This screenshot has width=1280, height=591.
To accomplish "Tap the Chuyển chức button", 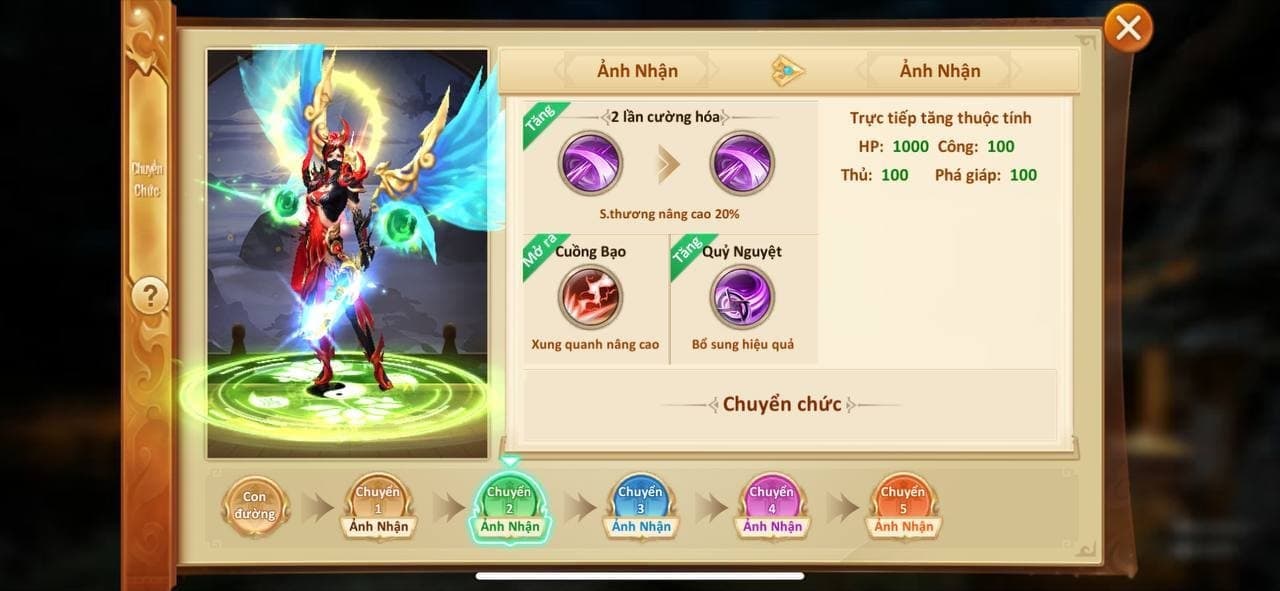I will point(781,405).
